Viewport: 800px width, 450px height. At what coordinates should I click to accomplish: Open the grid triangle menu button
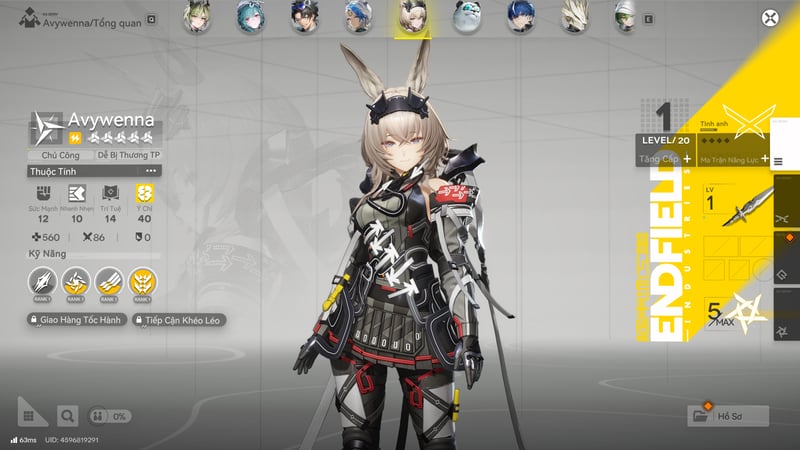[x=31, y=412]
